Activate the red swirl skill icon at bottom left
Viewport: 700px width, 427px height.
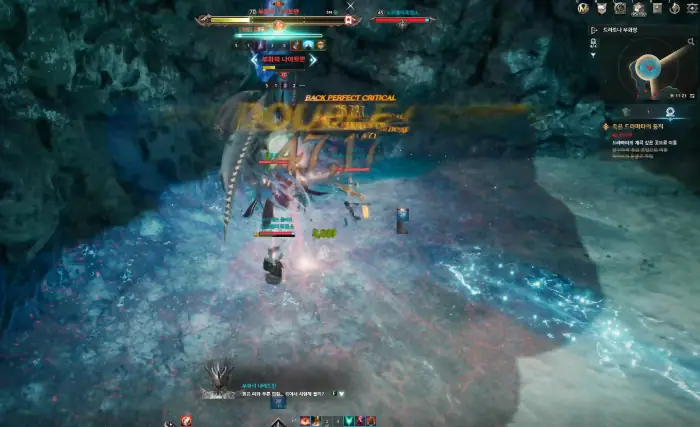[186, 419]
